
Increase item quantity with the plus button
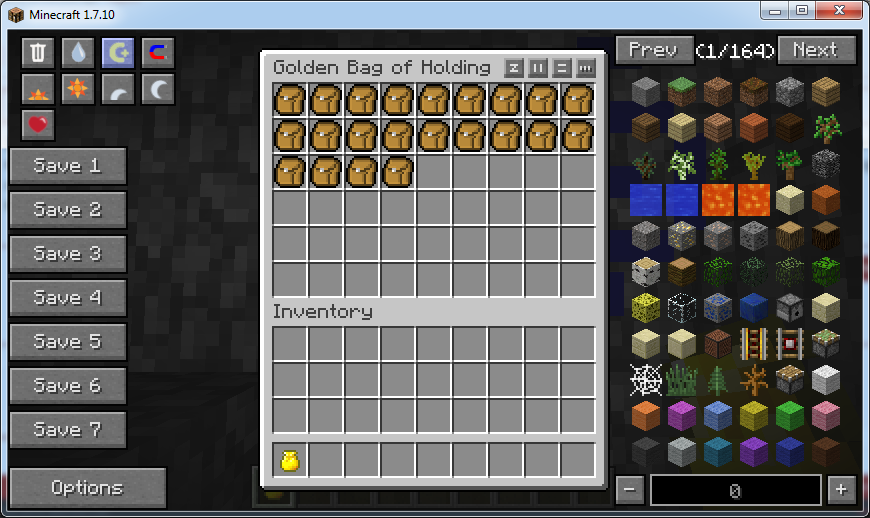842,490
